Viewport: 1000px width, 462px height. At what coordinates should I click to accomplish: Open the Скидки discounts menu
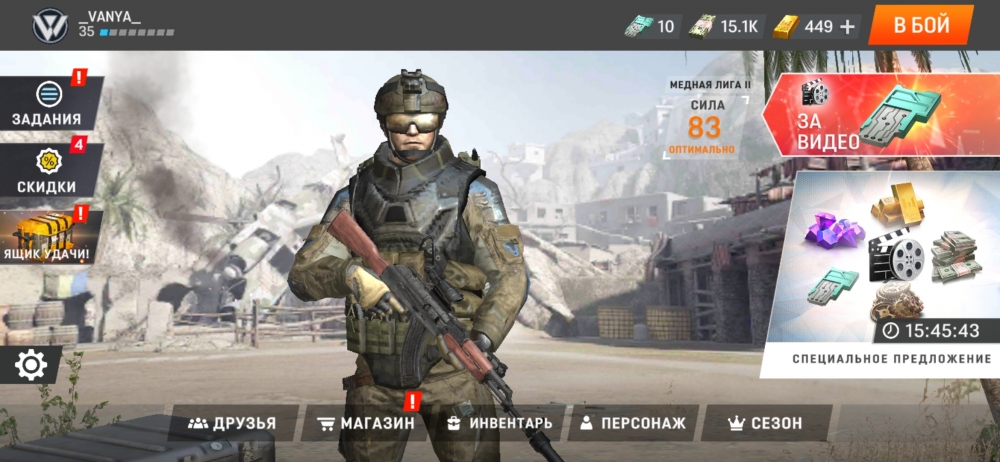[x=47, y=172]
